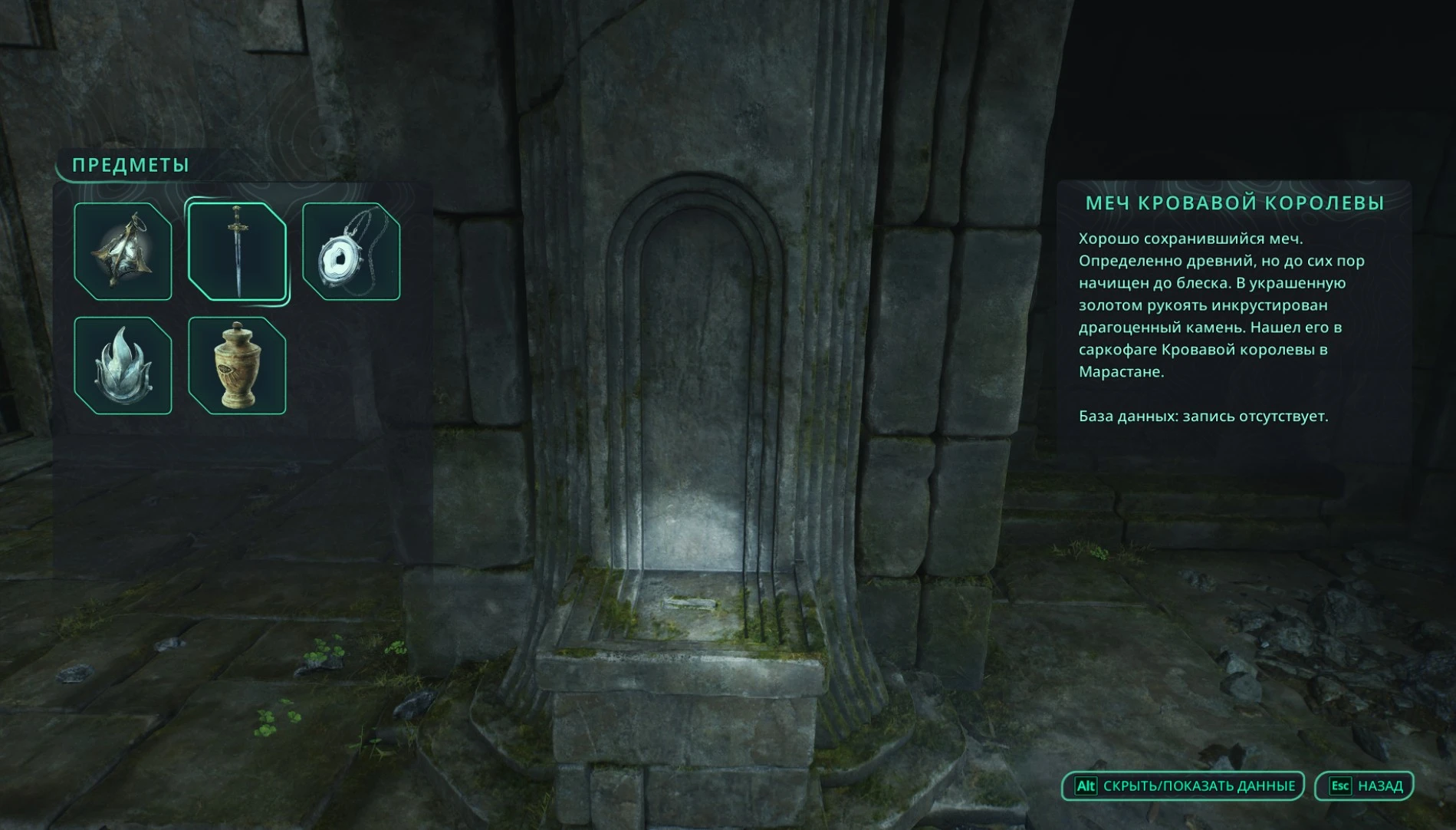The height and width of the screenshot is (830, 1456).
Task: Select the ornate star-shaped trinket slot
Action: [123, 251]
